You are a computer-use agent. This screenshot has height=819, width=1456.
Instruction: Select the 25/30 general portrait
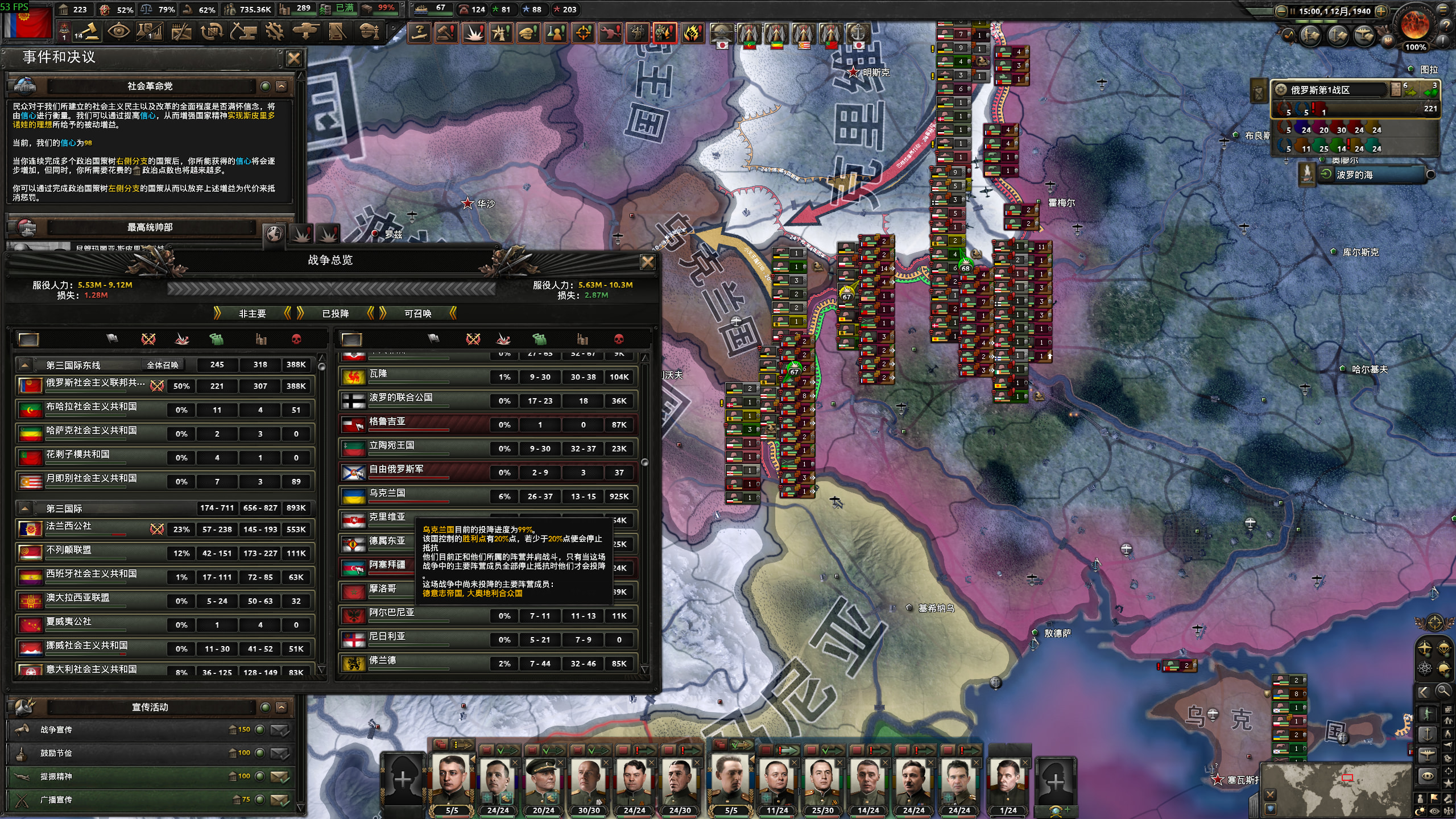tap(822, 782)
